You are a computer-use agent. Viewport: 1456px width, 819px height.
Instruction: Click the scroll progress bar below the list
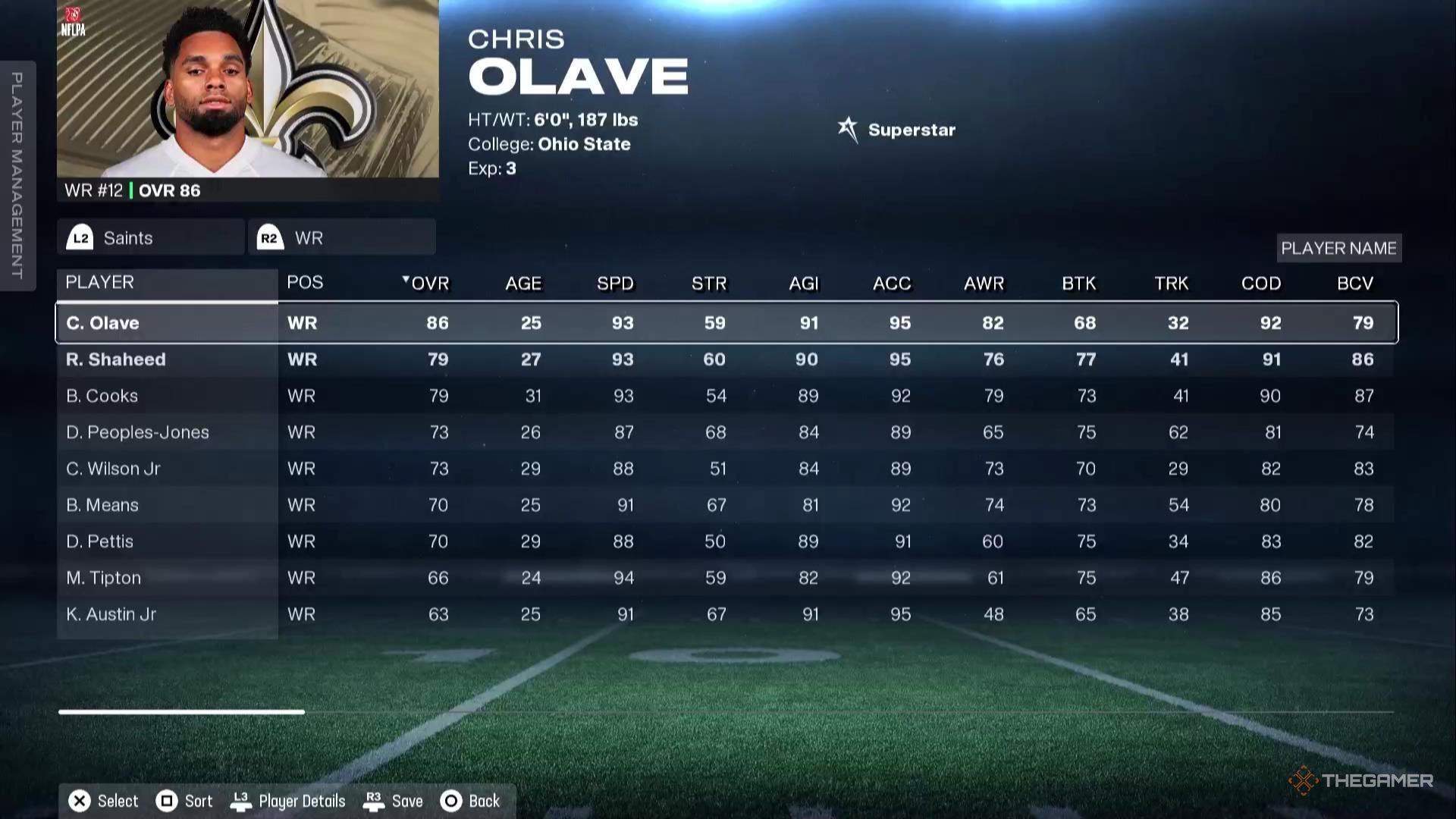click(x=180, y=711)
